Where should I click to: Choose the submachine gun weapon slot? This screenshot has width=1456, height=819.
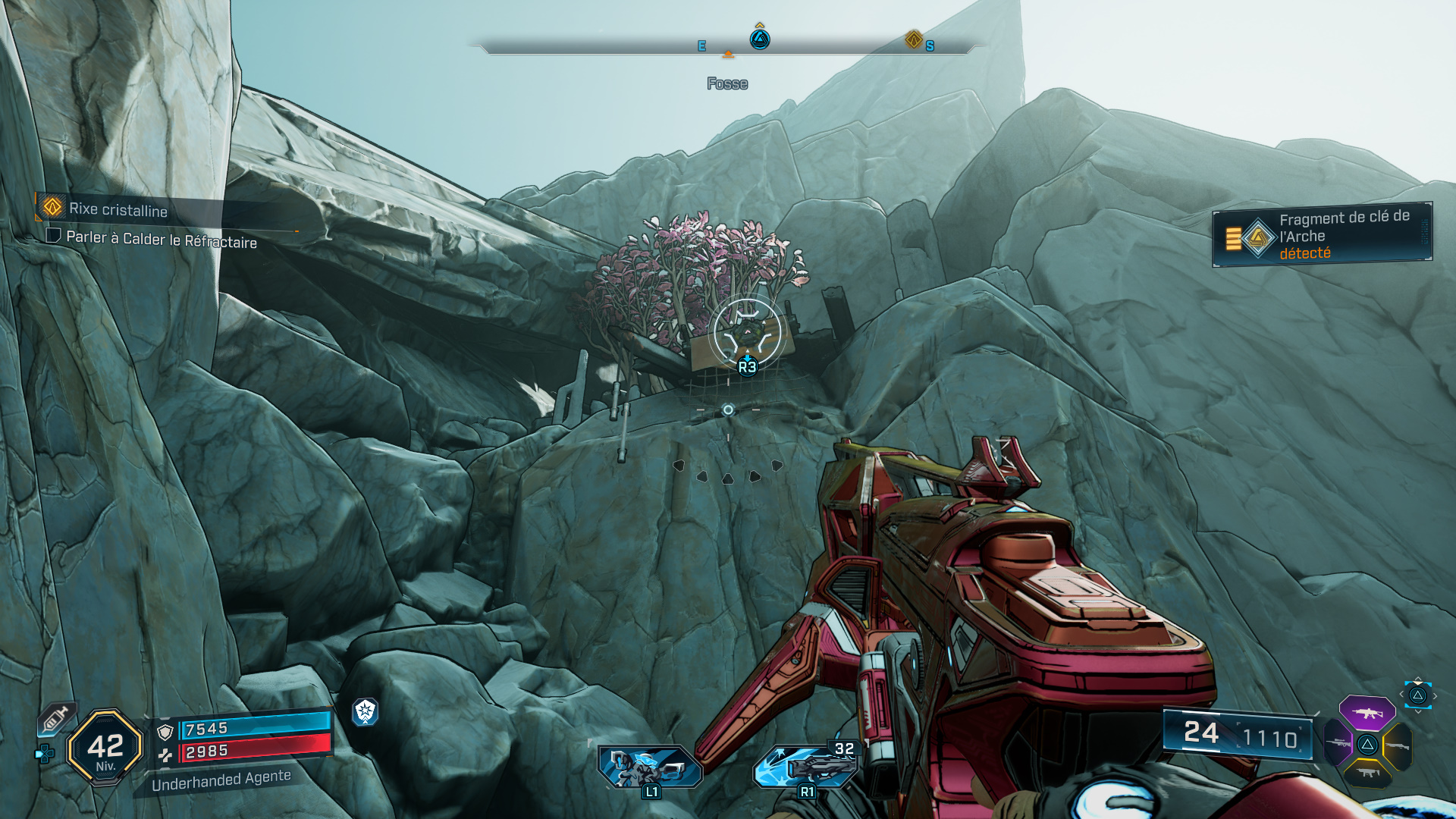pos(1367,773)
